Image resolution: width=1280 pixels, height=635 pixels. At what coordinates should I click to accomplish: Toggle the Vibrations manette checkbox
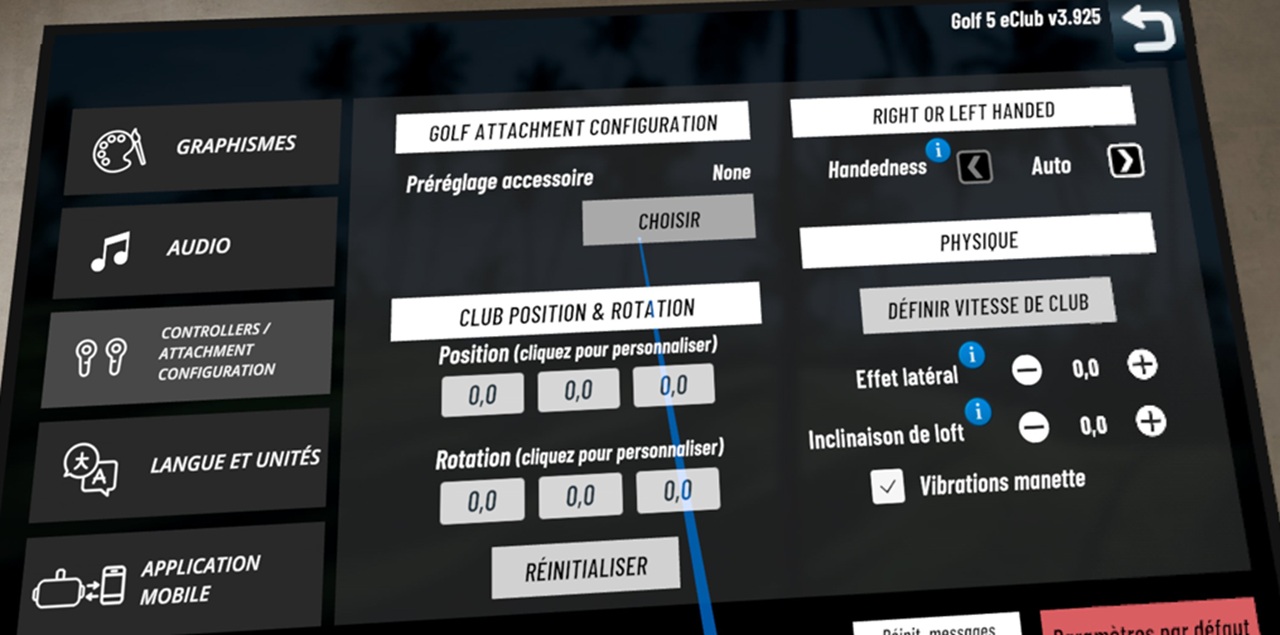(887, 487)
